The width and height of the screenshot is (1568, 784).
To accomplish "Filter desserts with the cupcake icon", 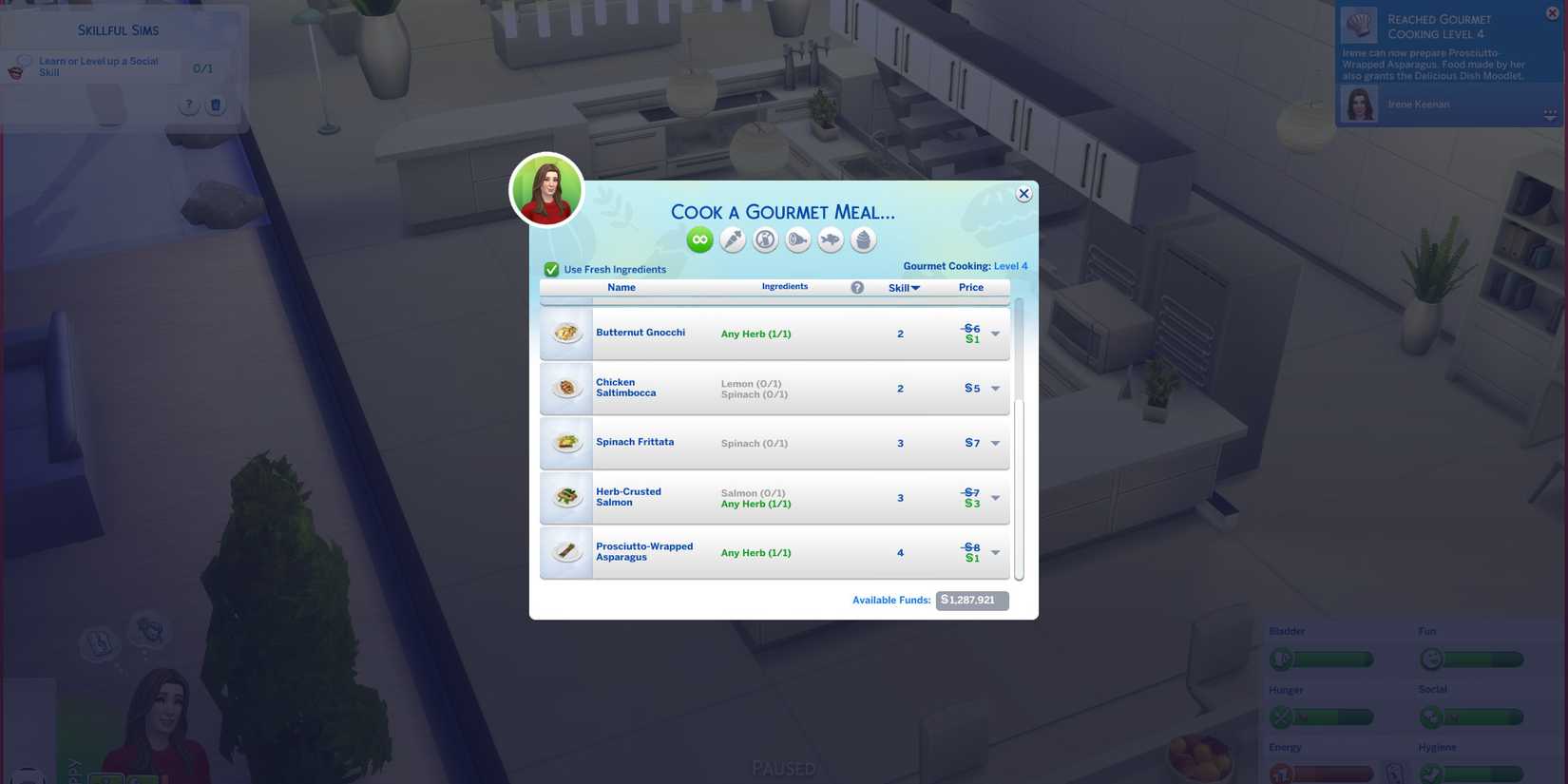I will (863, 239).
